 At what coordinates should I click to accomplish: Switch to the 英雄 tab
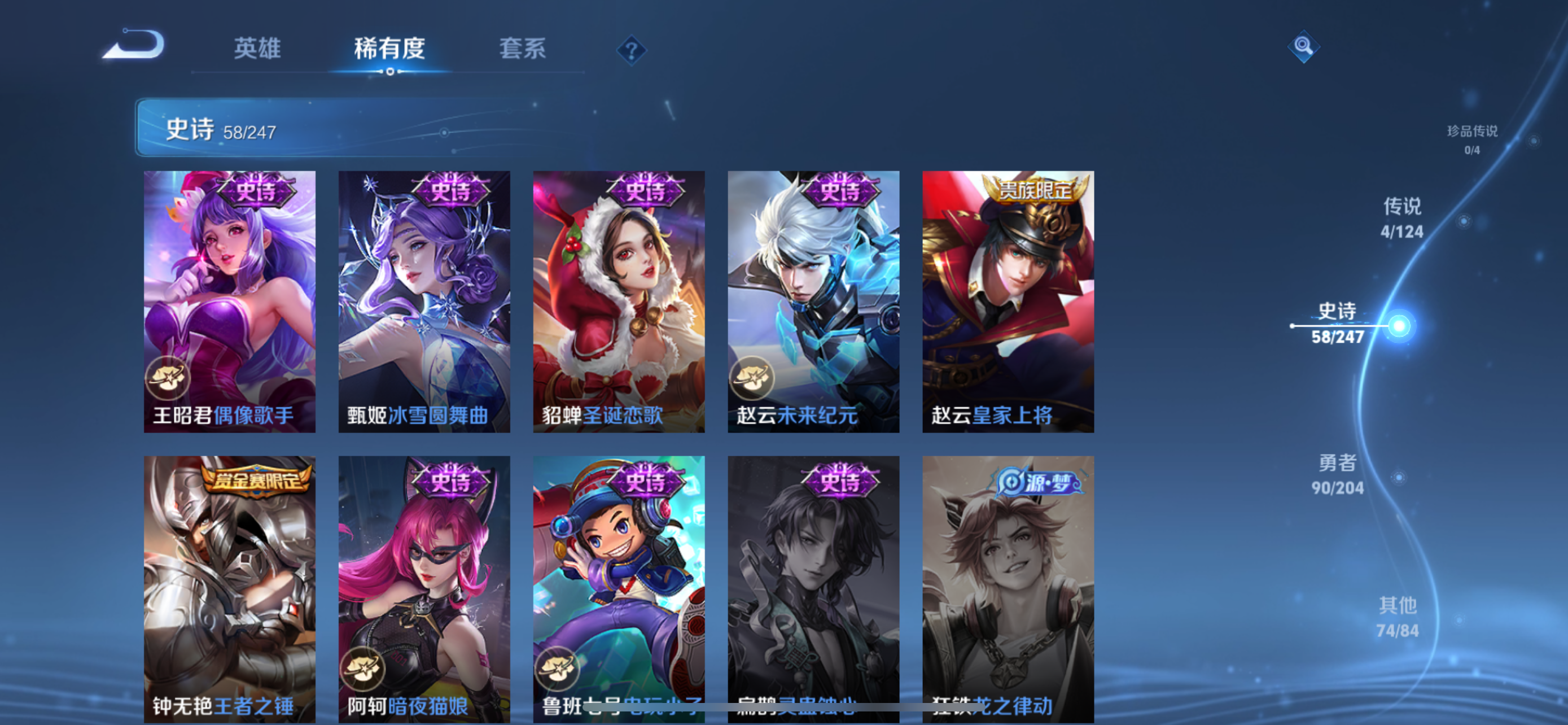pyautogui.click(x=257, y=49)
